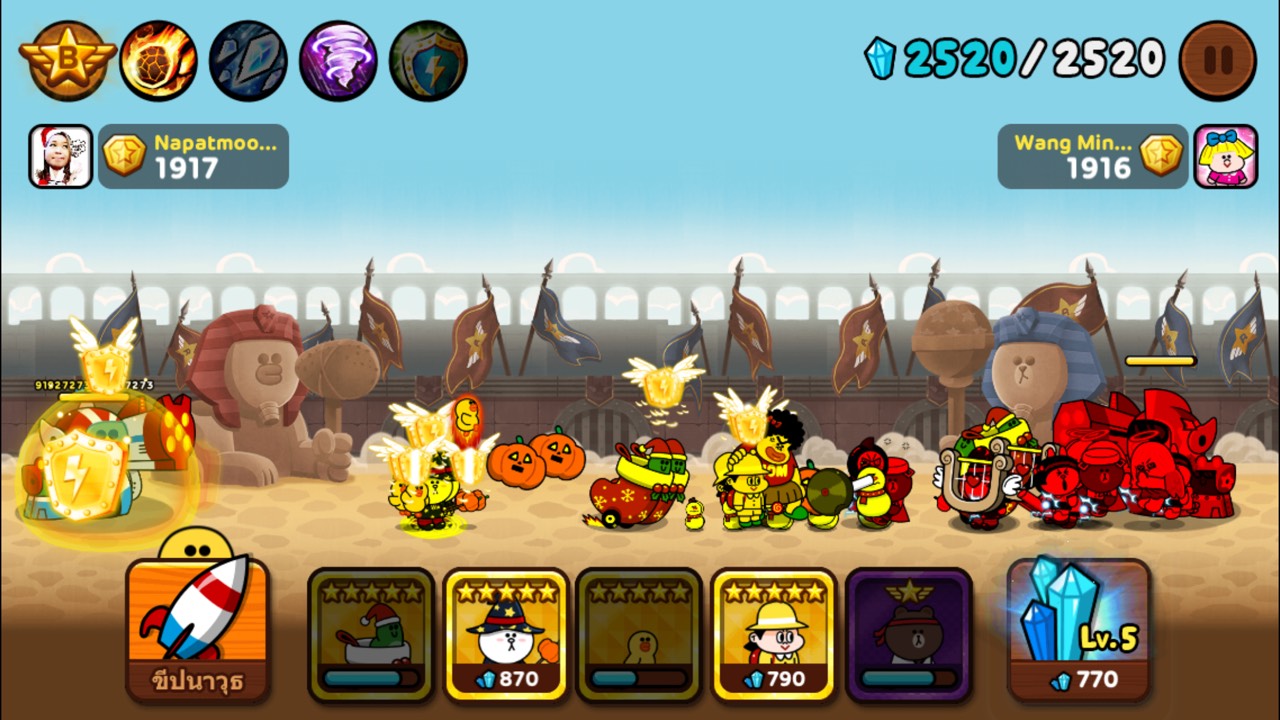Use the ice shard skill icon
The height and width of the screenshot is (720, 1280).
248,61
